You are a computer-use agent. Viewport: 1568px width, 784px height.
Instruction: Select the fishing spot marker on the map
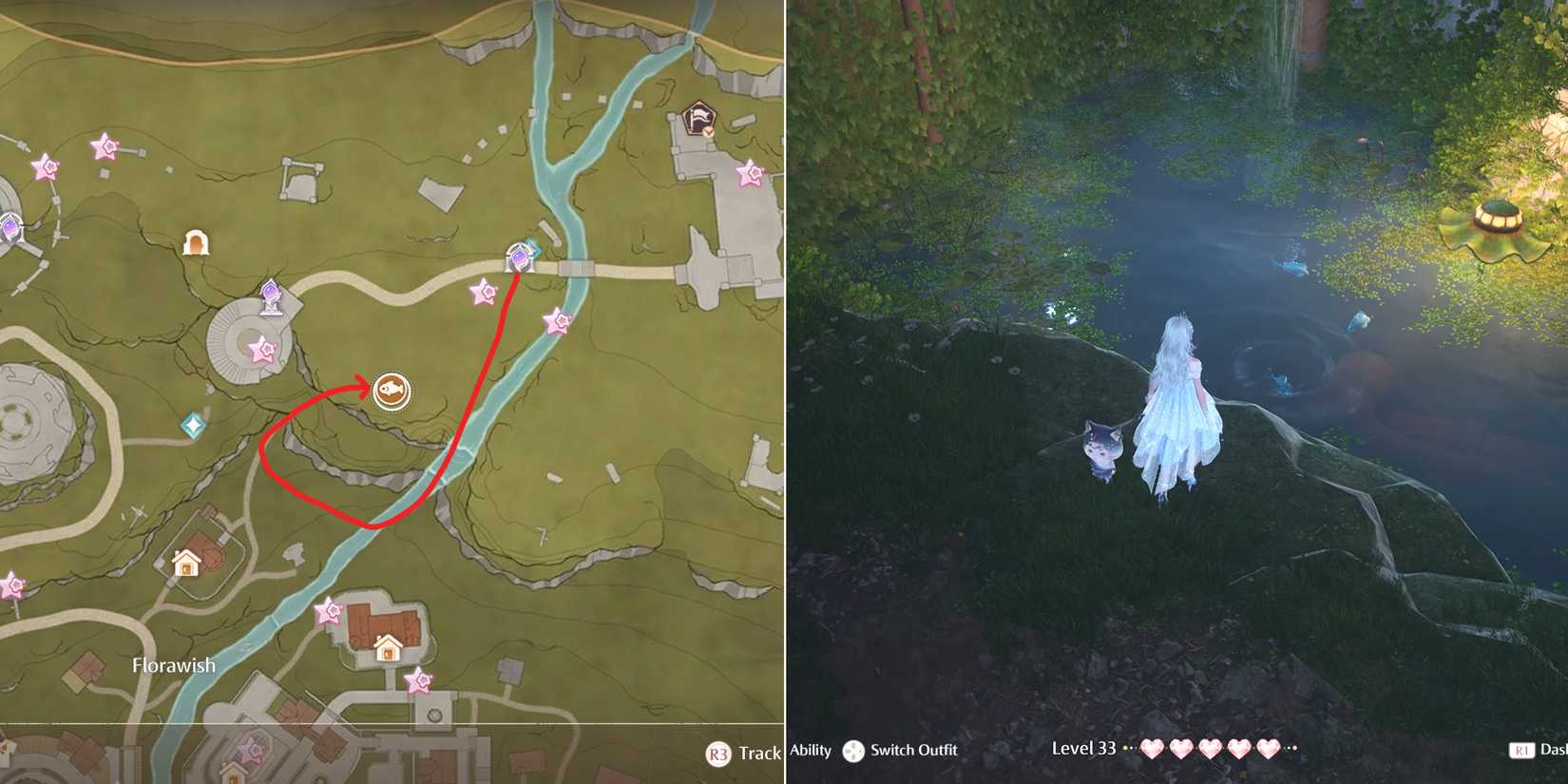coord(392,391)
